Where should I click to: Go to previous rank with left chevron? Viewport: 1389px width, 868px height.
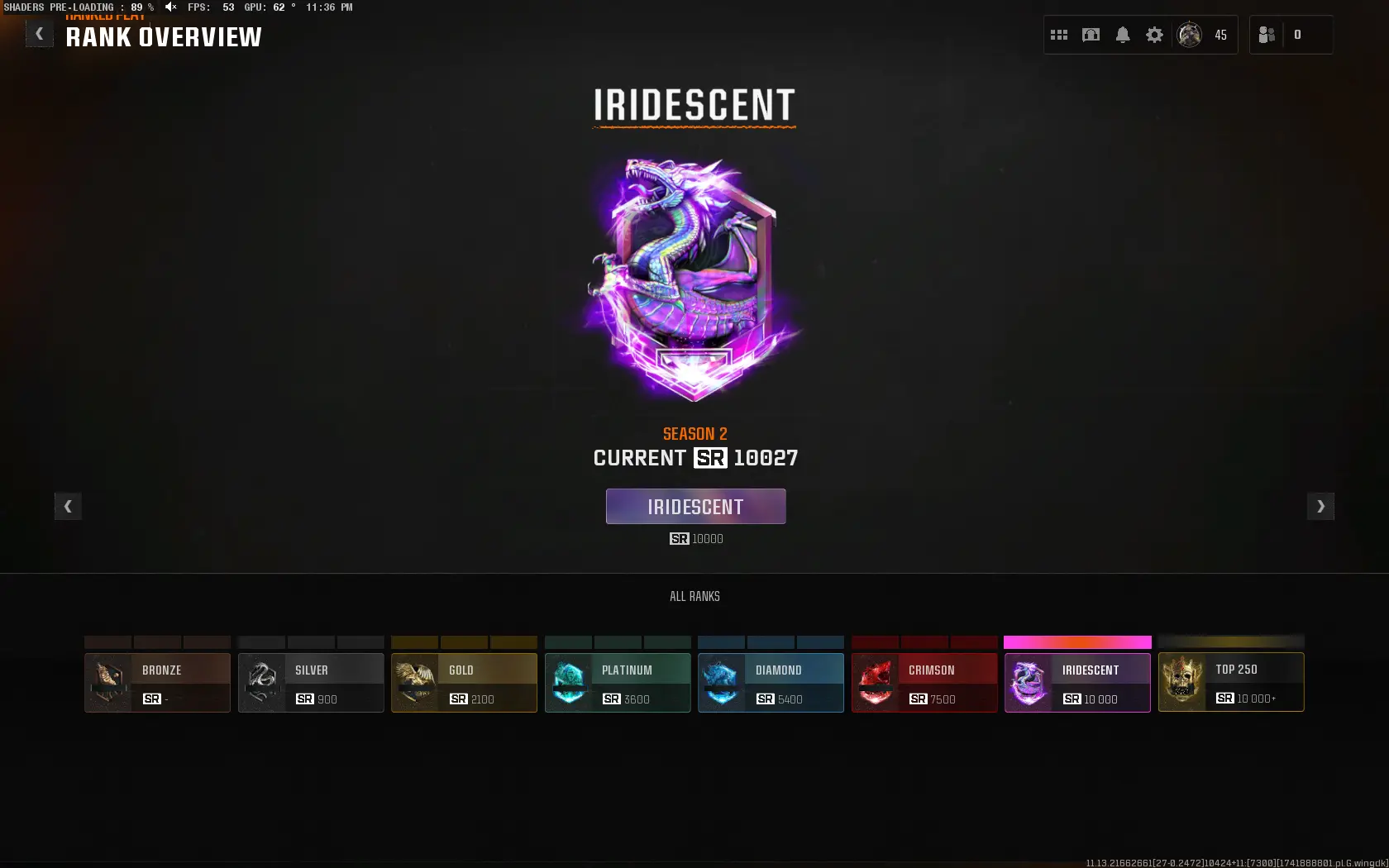(68, 507)
